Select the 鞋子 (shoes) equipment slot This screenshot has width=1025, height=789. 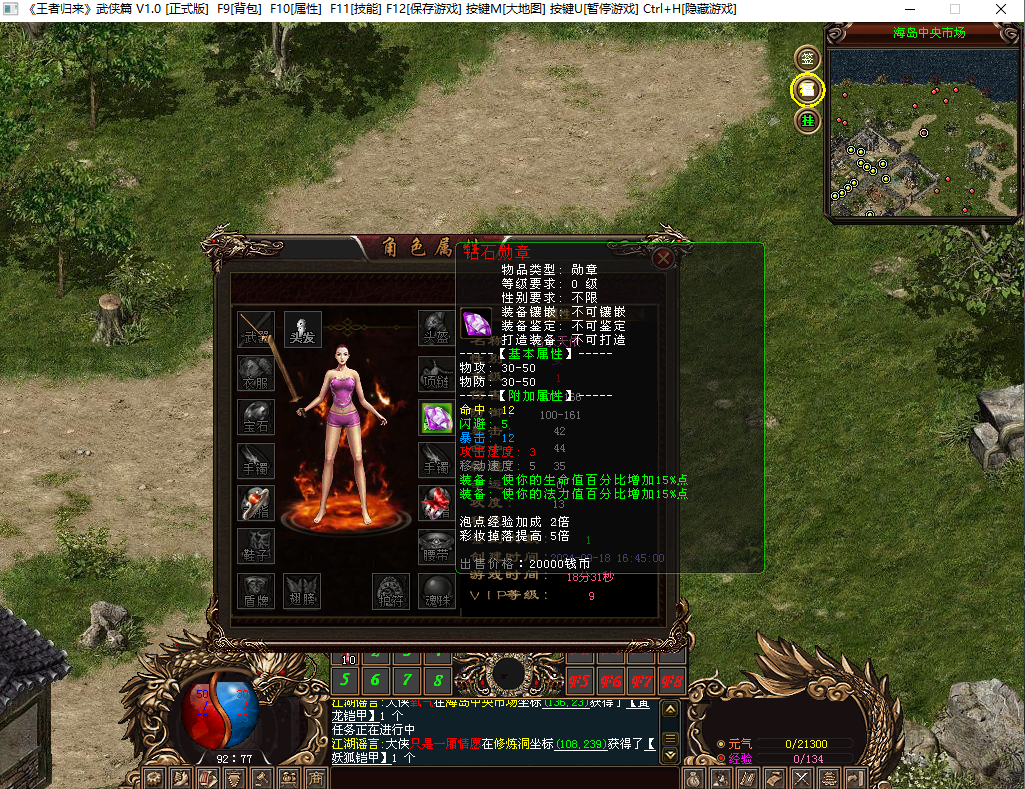coord(256,546)
